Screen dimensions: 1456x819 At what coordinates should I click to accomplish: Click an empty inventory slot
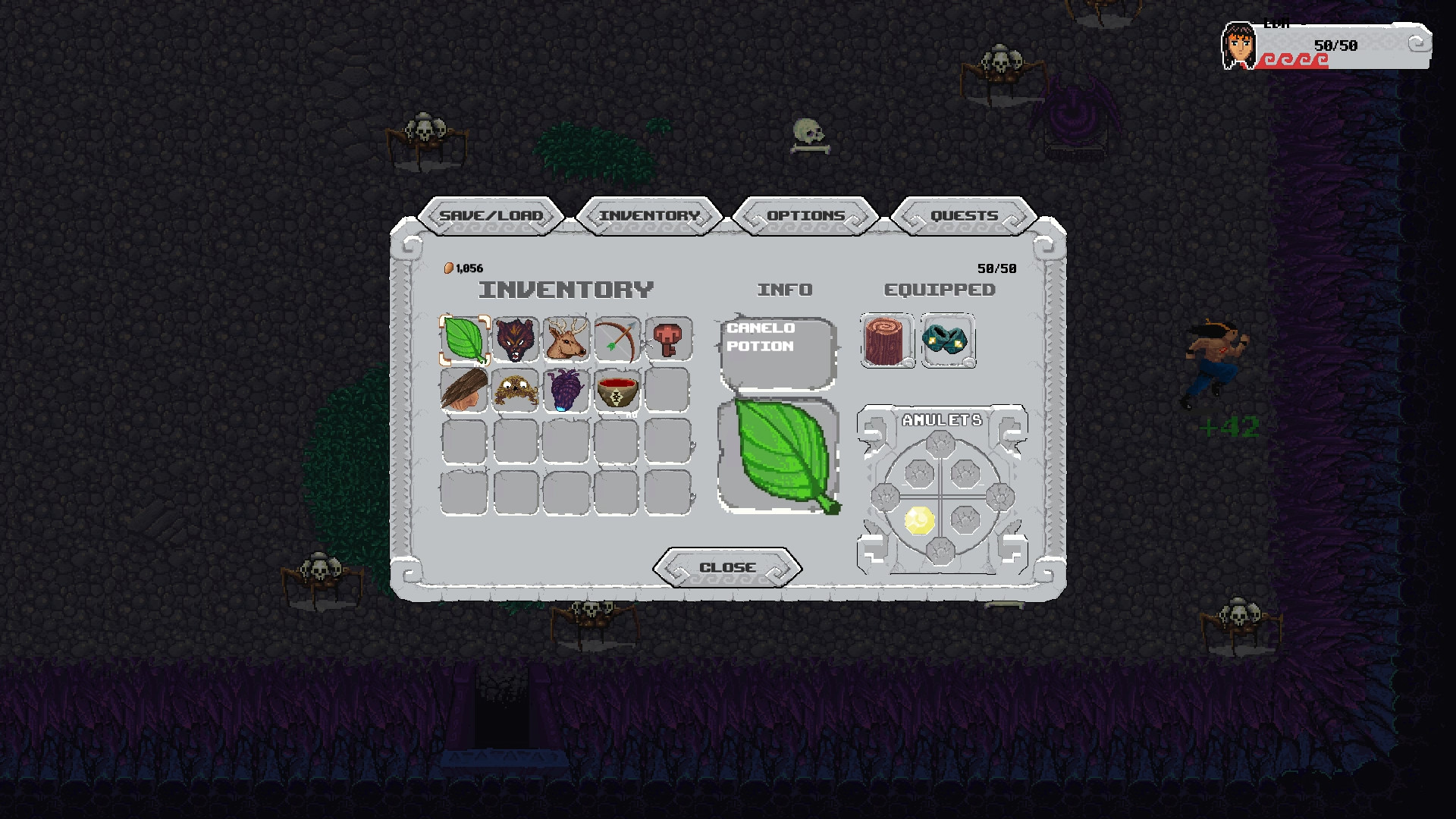(465, 442)
